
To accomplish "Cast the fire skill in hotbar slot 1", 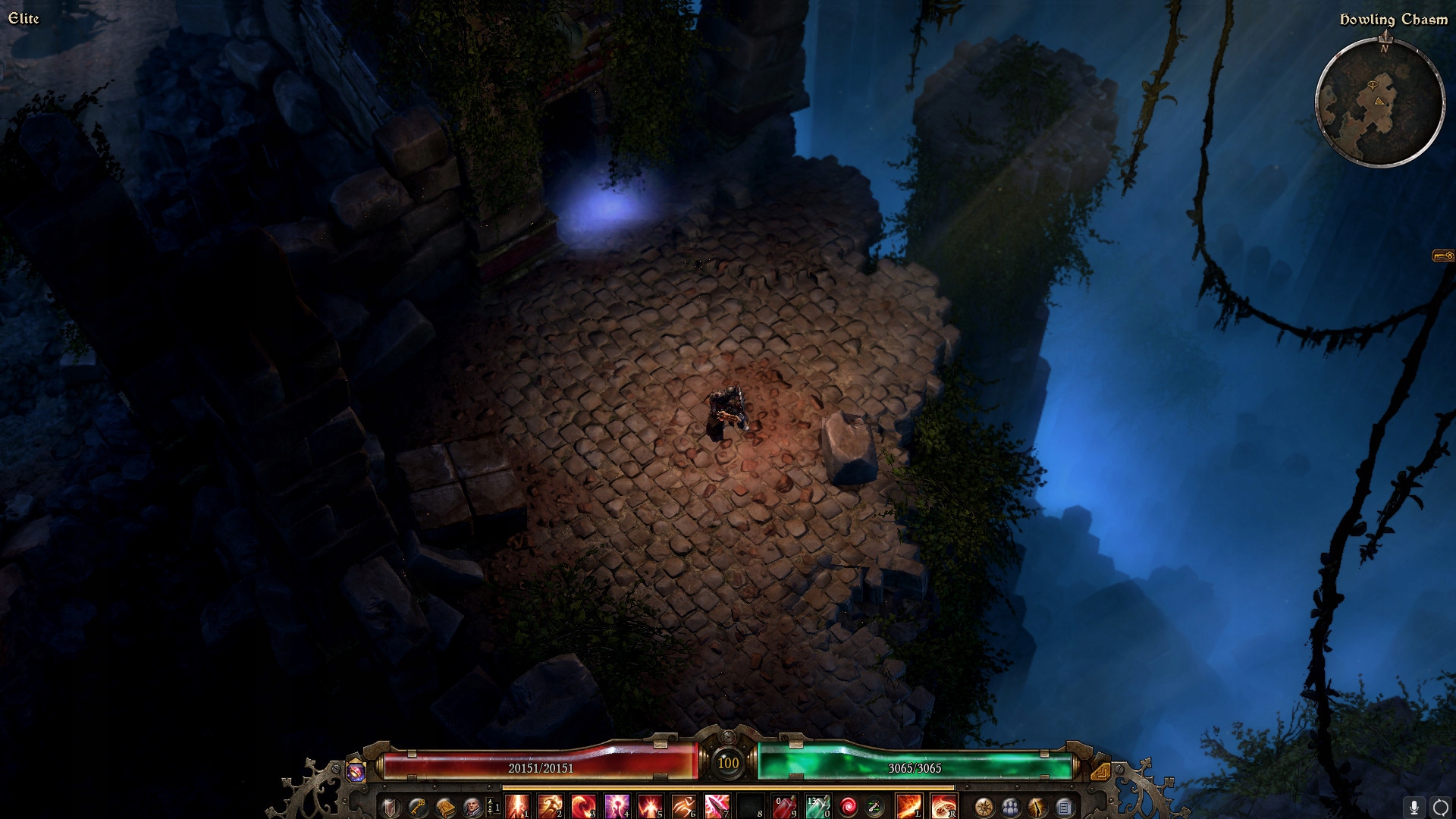I will click(x=516, y=806).
